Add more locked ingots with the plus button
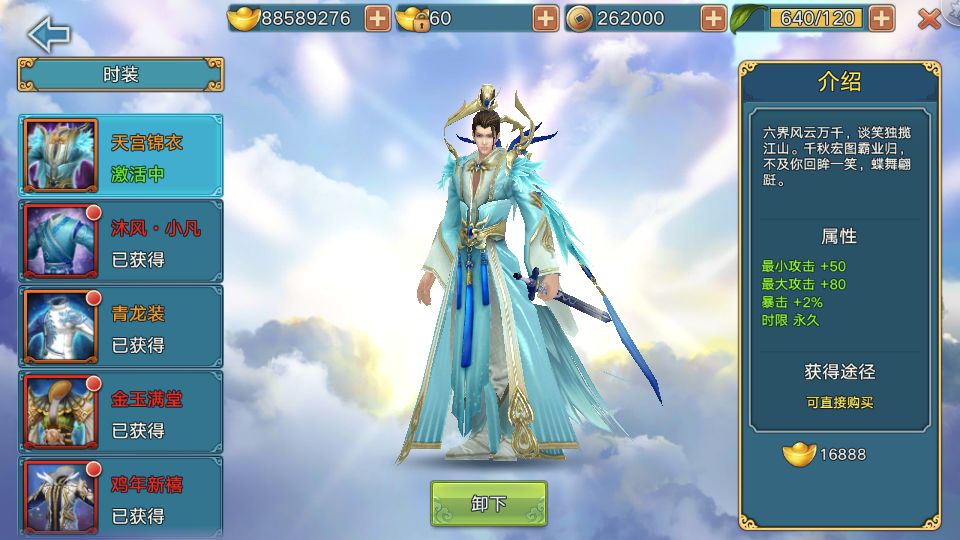Screen dimensions: 960x540 click(x=545, y=18)
